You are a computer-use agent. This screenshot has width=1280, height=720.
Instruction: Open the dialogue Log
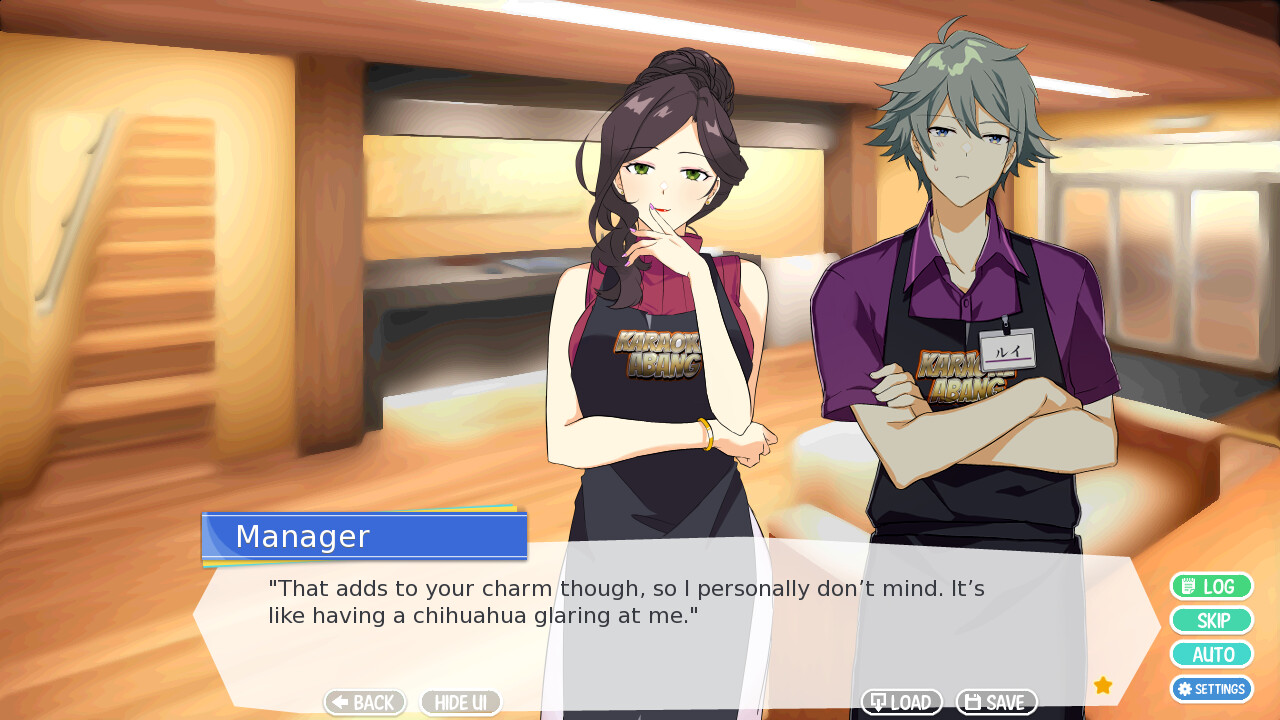coord(1211,587)
